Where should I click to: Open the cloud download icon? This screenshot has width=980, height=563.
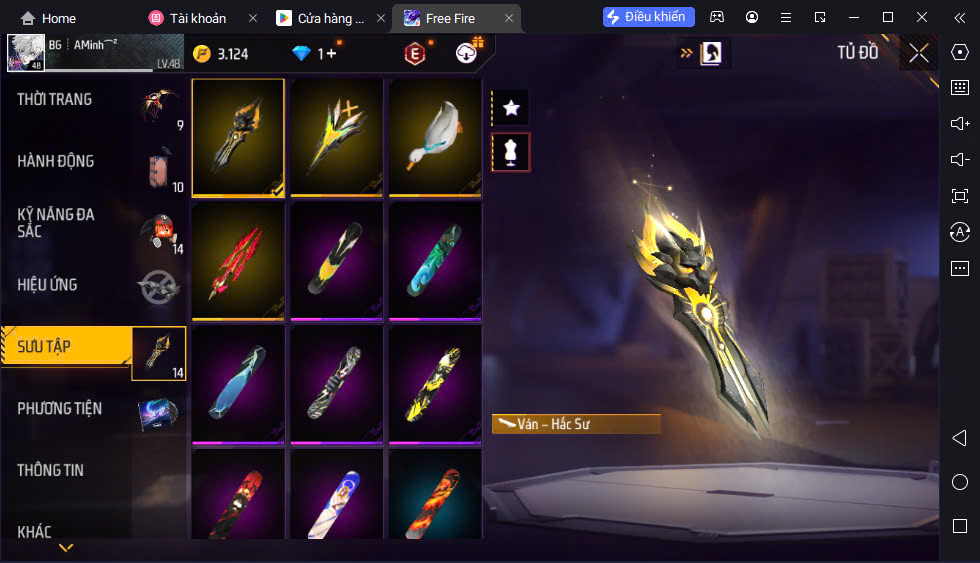(x=466, y=53)
